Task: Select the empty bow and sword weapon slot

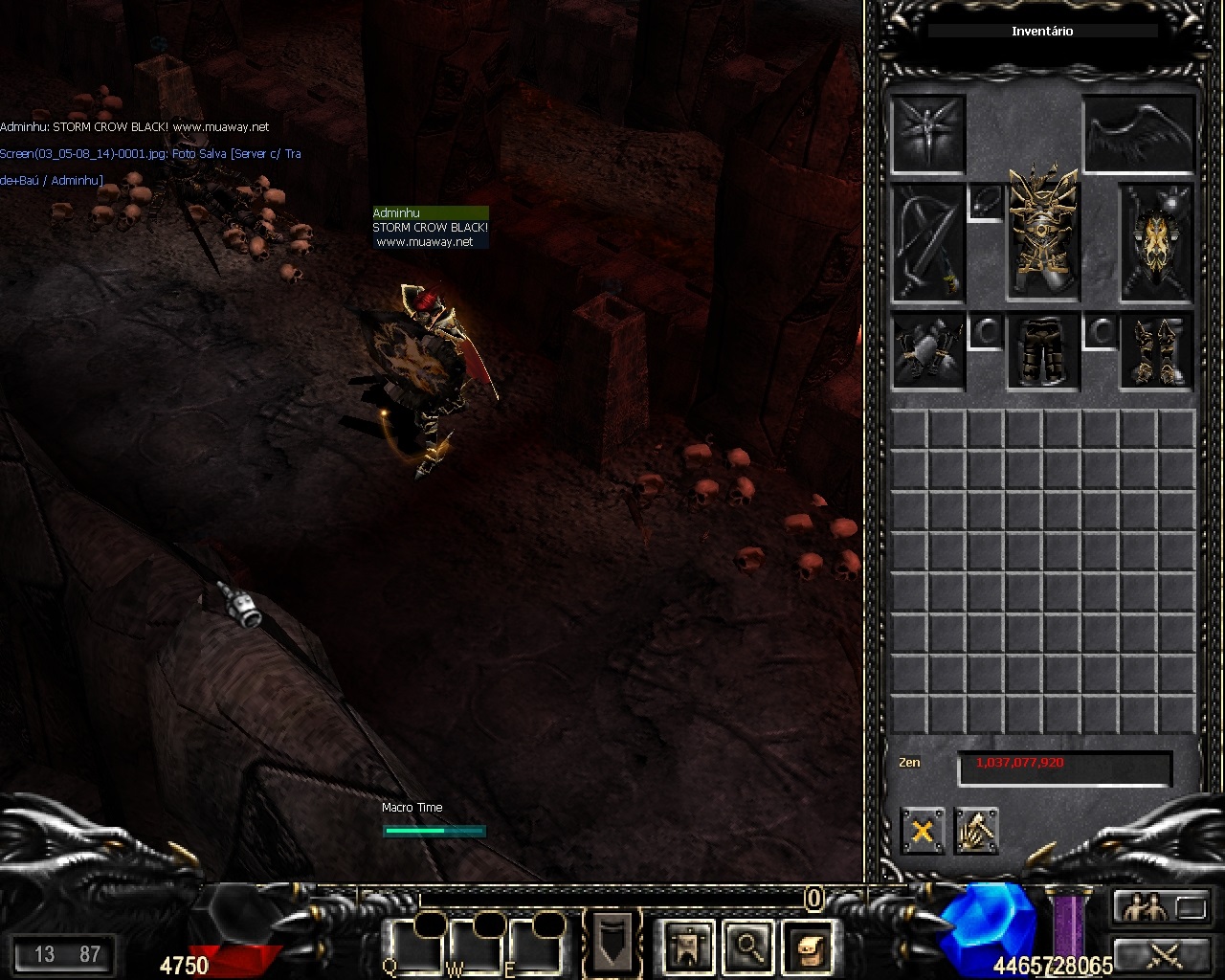Action: (927, 242)
